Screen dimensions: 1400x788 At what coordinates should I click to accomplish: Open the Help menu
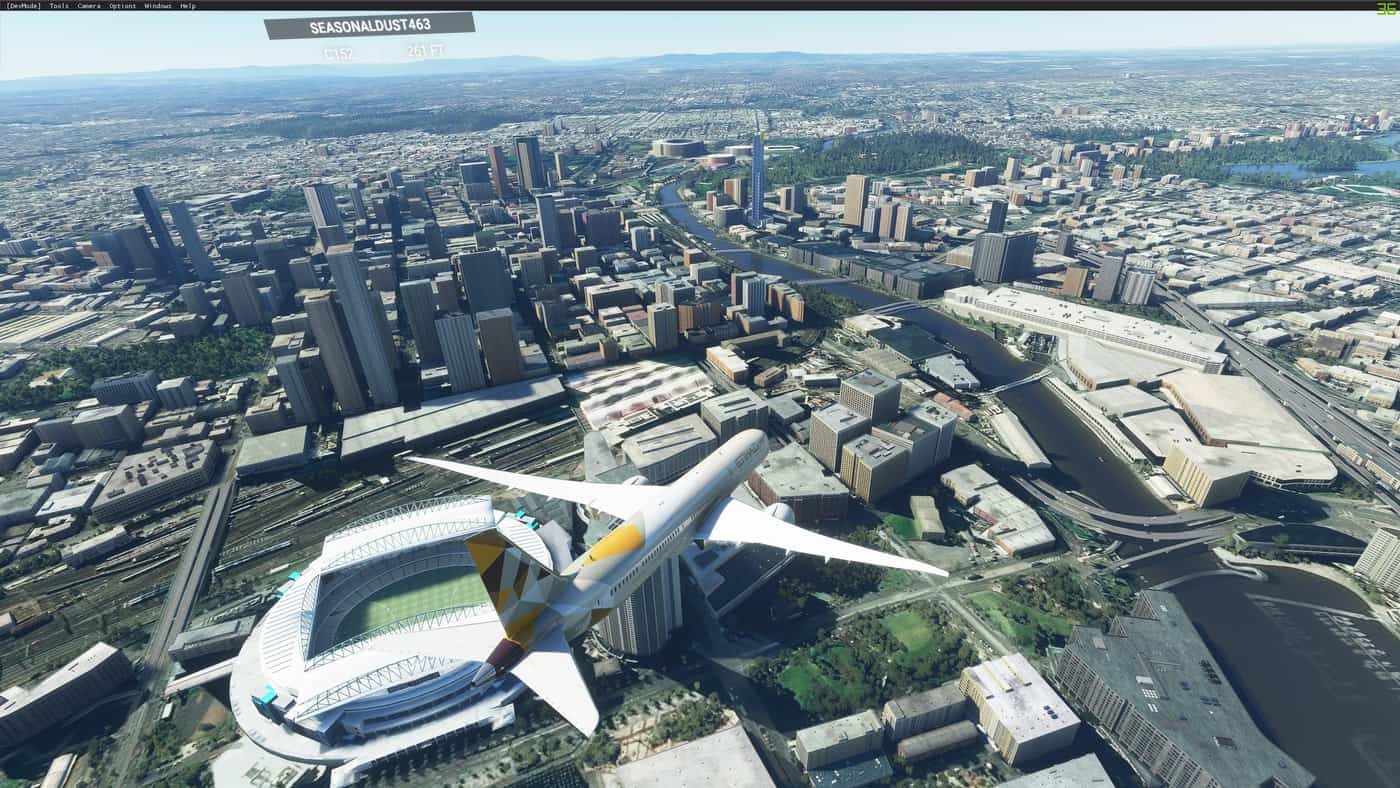click(x=188, y=6)
